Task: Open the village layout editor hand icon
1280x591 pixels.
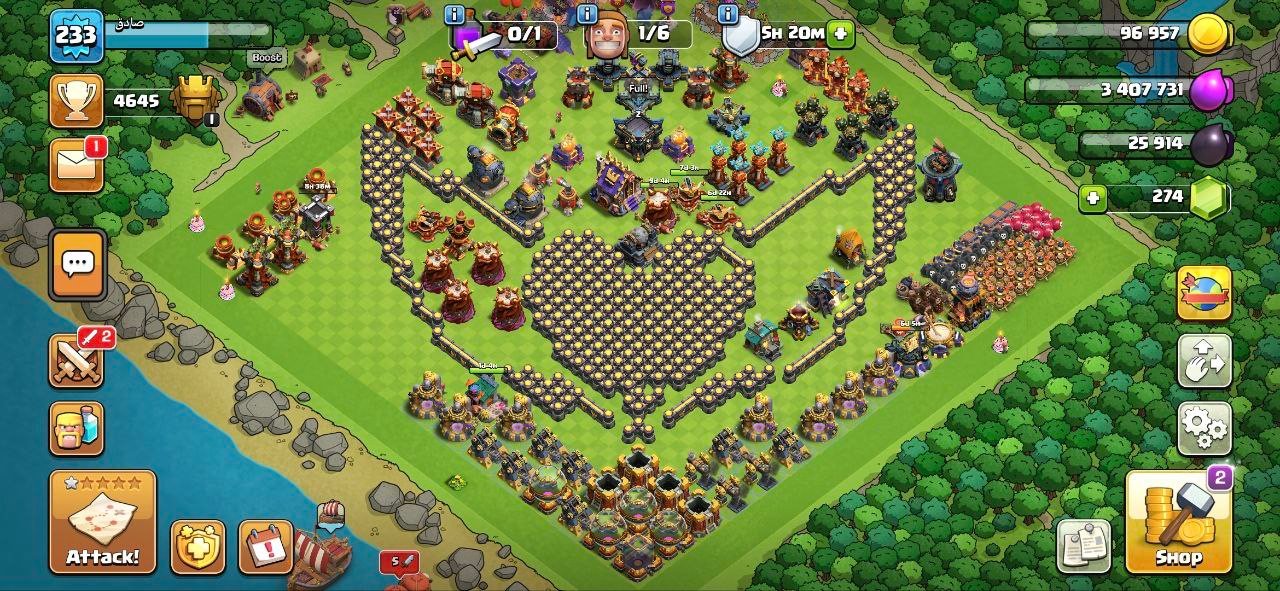Action: tap(1204, 360)
